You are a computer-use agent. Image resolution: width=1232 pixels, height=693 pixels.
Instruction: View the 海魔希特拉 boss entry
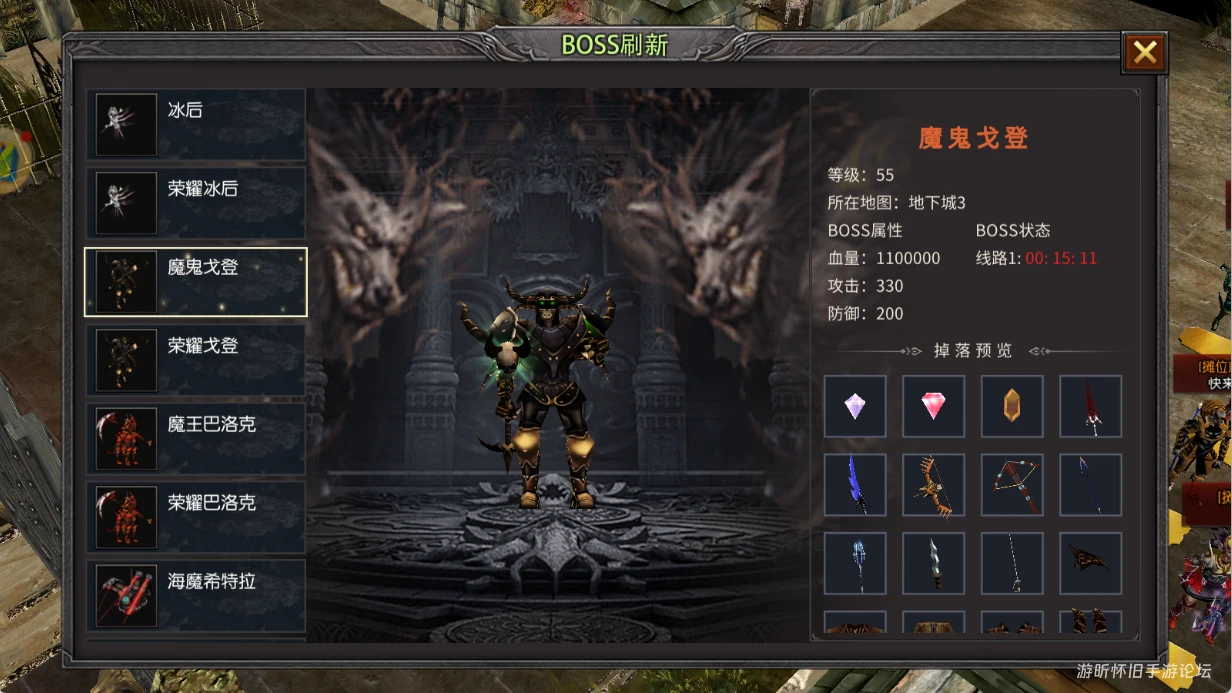(x=196, y=595)
